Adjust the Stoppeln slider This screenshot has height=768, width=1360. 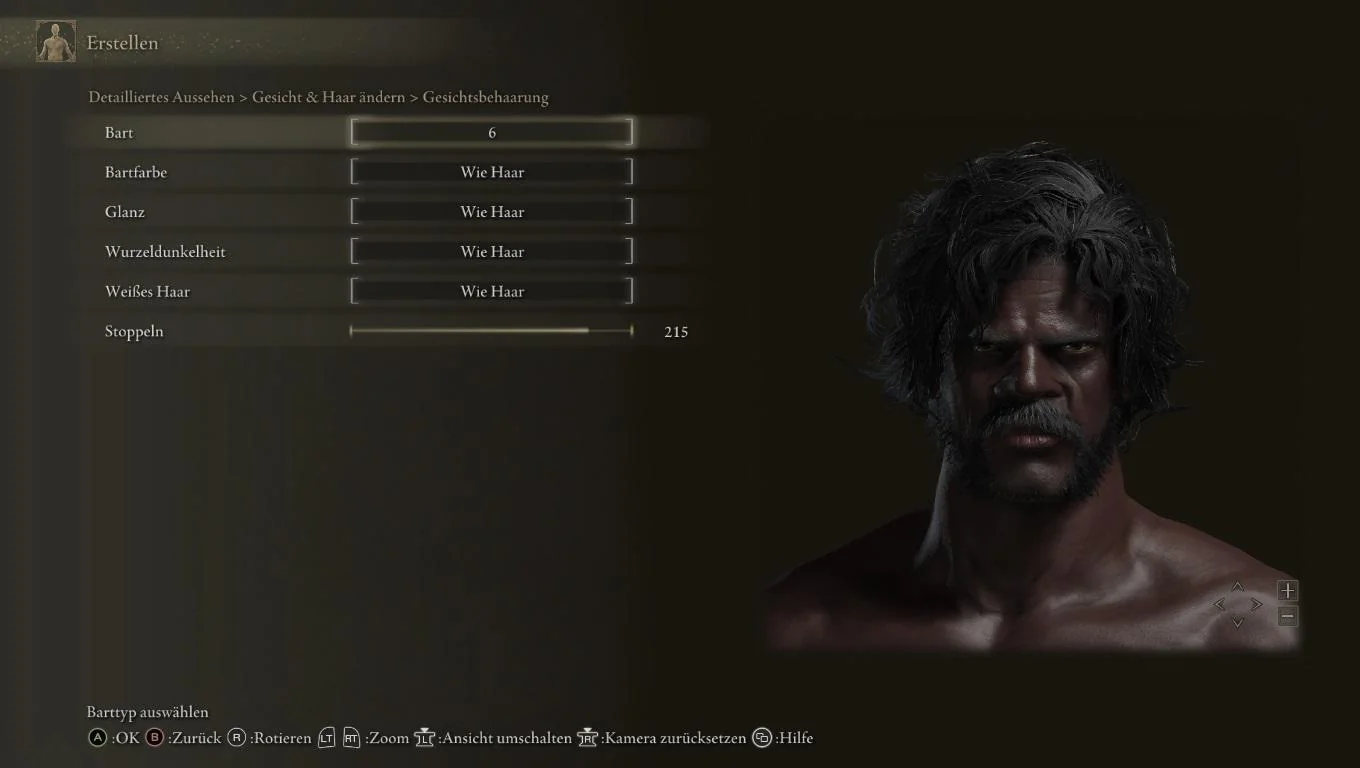[x=491, y=331]
